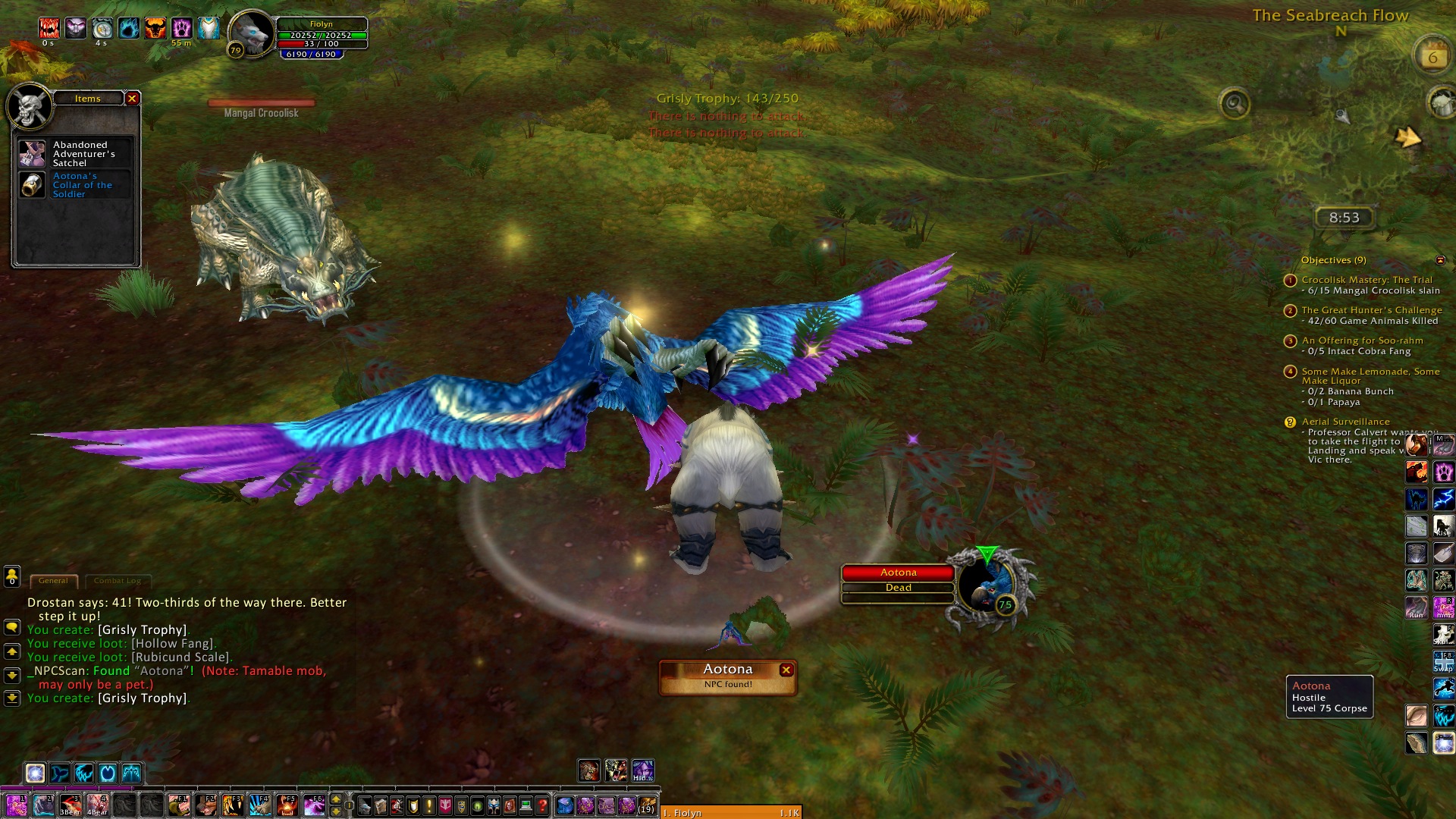Viewport: 1456px width, 819px height.
Task: Activate the ability labeled 3Bear
Action: [71, 805]
